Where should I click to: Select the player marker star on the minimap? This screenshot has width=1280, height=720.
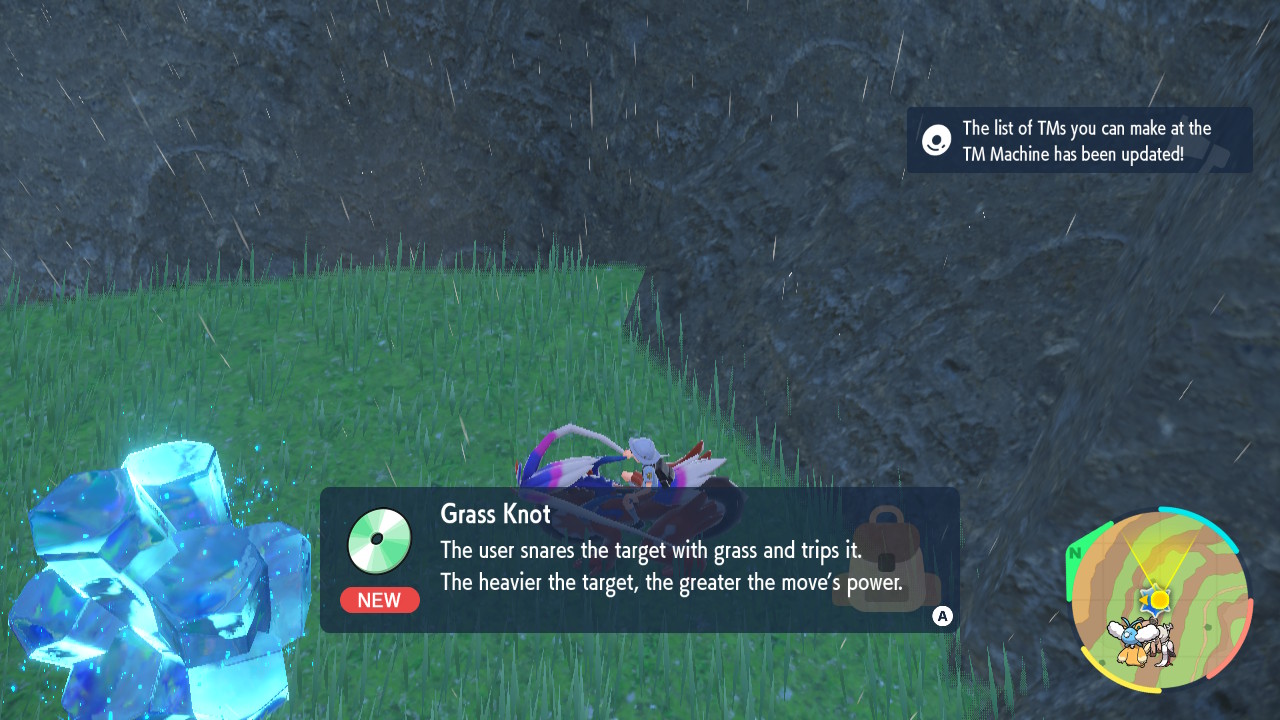1153,602
